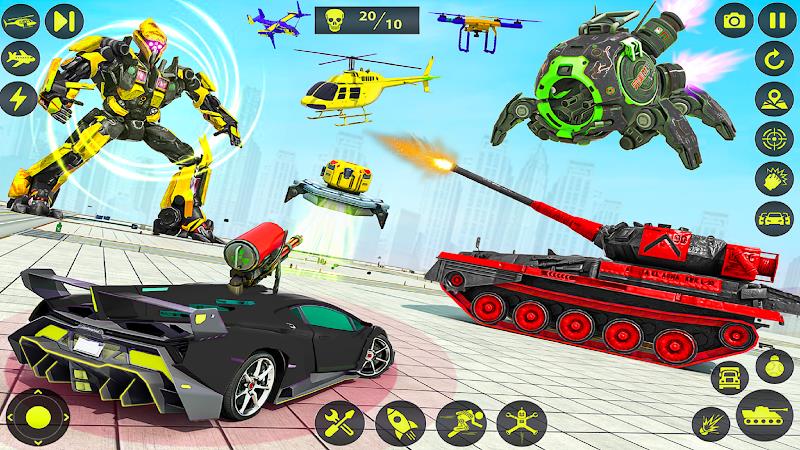
Task: Take a screenshot with the camera button
Action: 735,19
